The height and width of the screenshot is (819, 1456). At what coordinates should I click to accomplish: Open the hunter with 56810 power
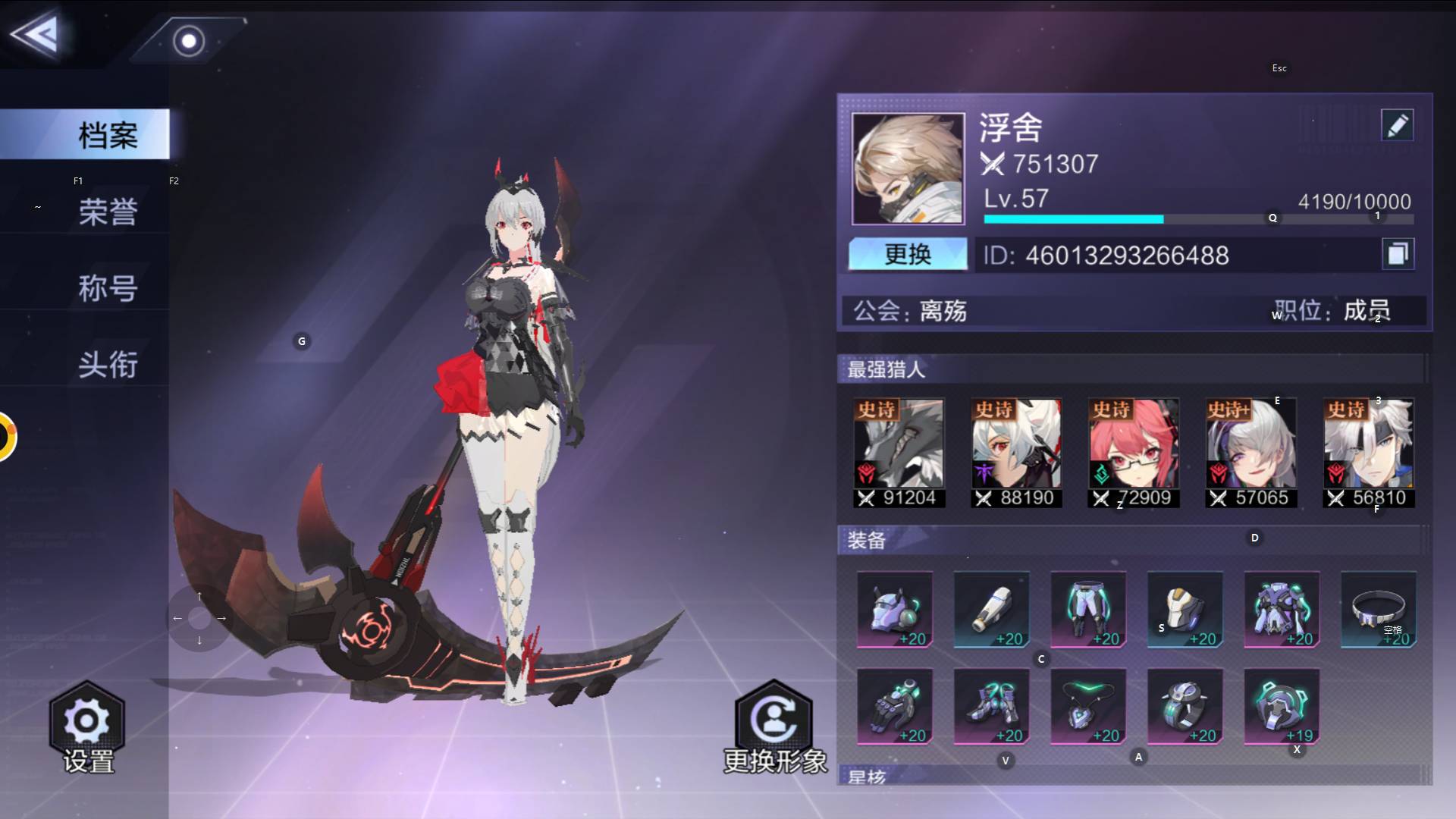tap(1369, 453)
